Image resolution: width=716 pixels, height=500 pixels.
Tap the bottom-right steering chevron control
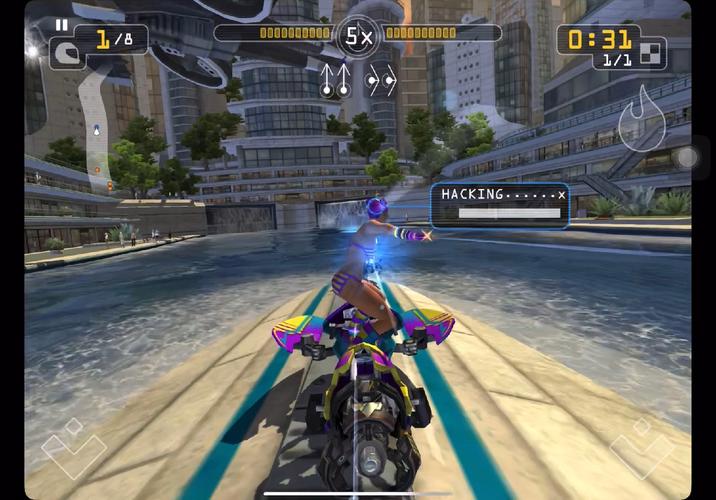(643, 448)
